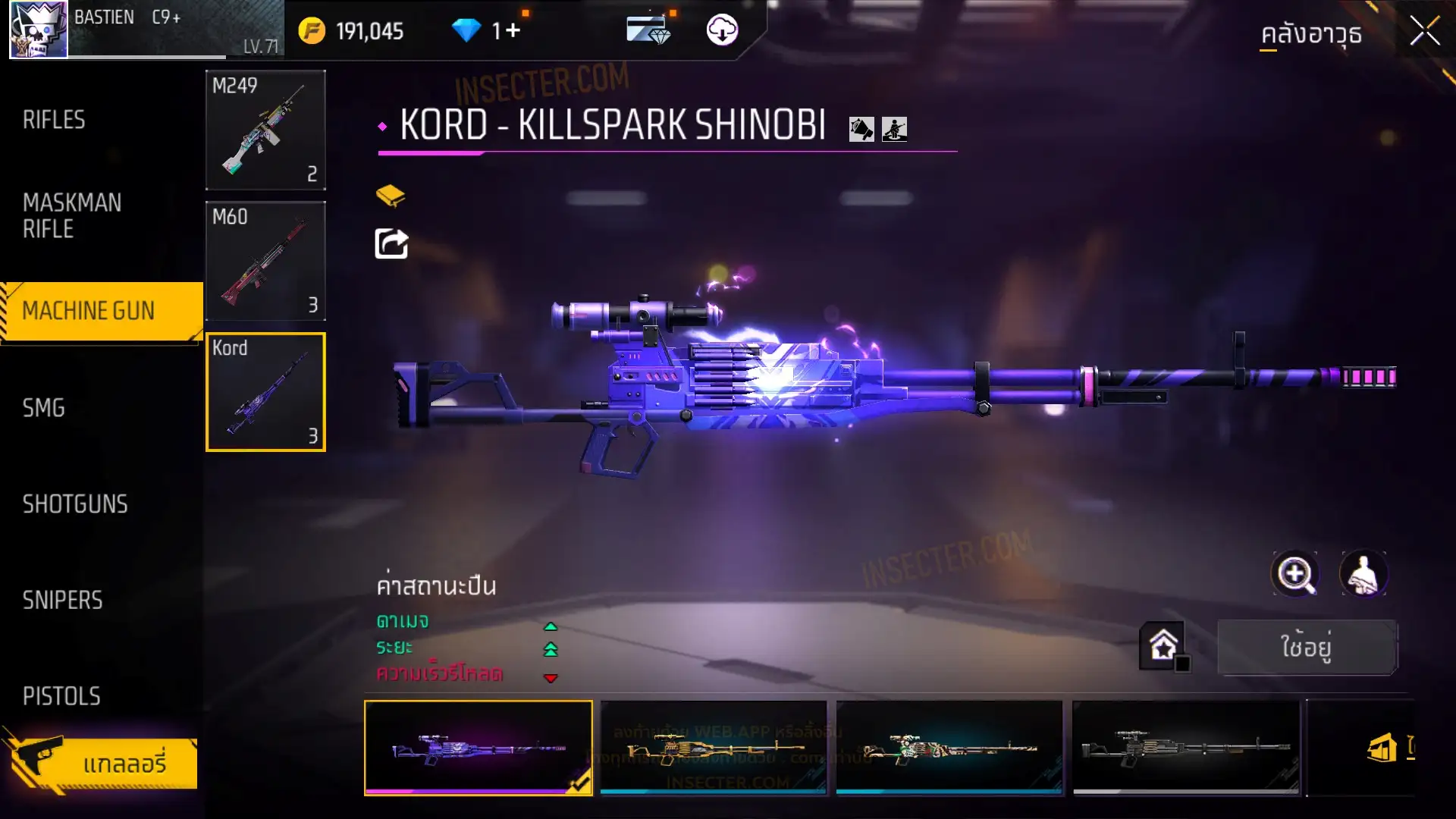The image size is (1456, 819).
Task: Zoom in with the magnifier button
Action: tap(1295, 574)
